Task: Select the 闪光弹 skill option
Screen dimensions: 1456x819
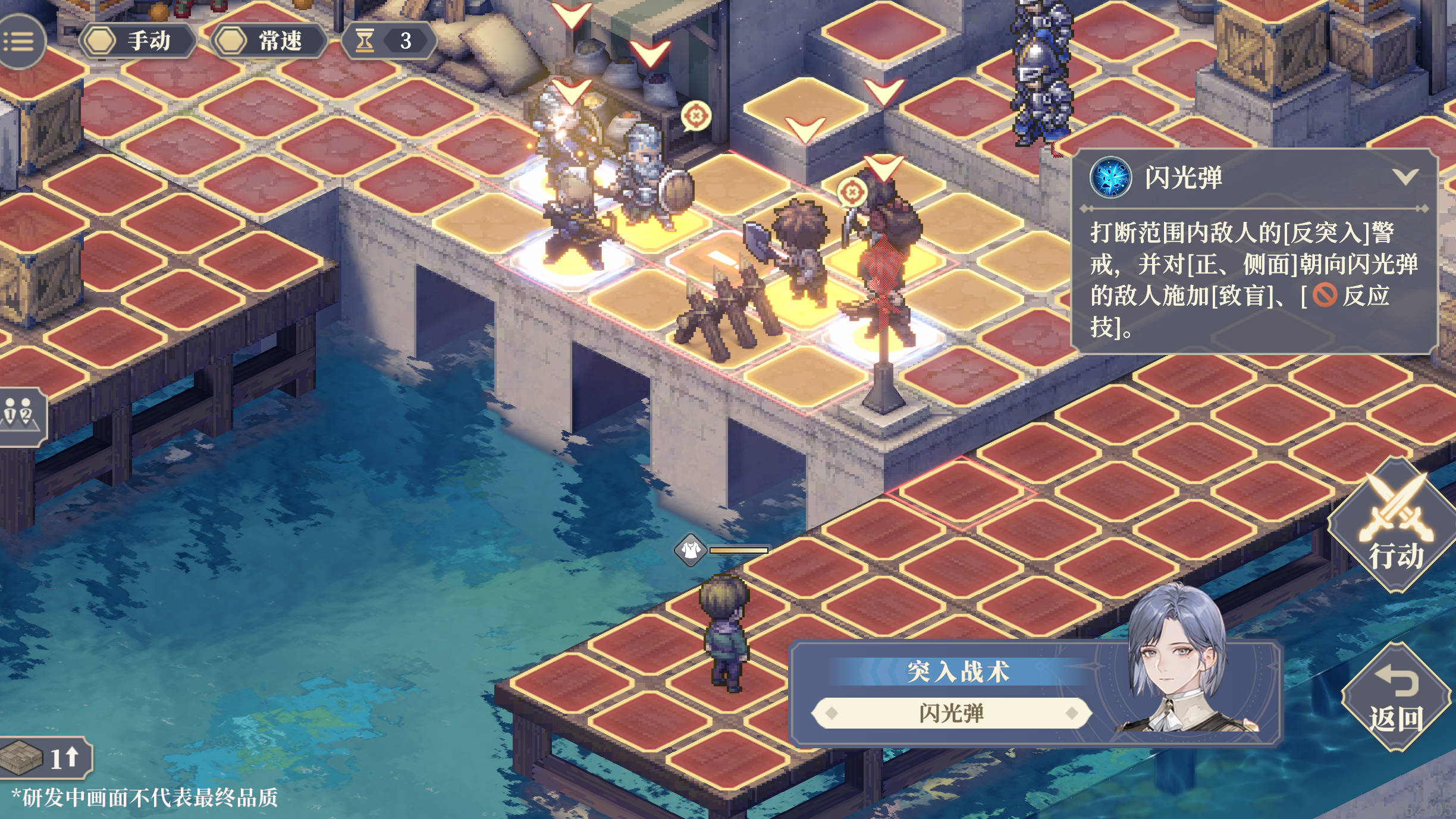Action: (951, 713)
